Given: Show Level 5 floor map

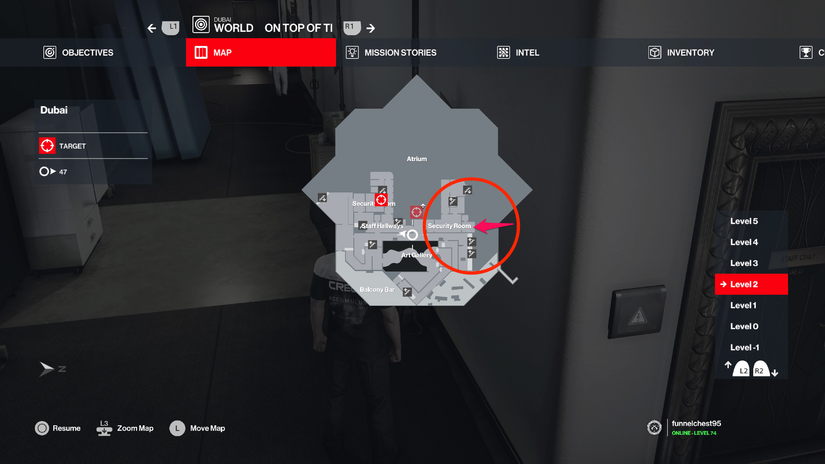Looking at the screenshot, I should 744,221.
